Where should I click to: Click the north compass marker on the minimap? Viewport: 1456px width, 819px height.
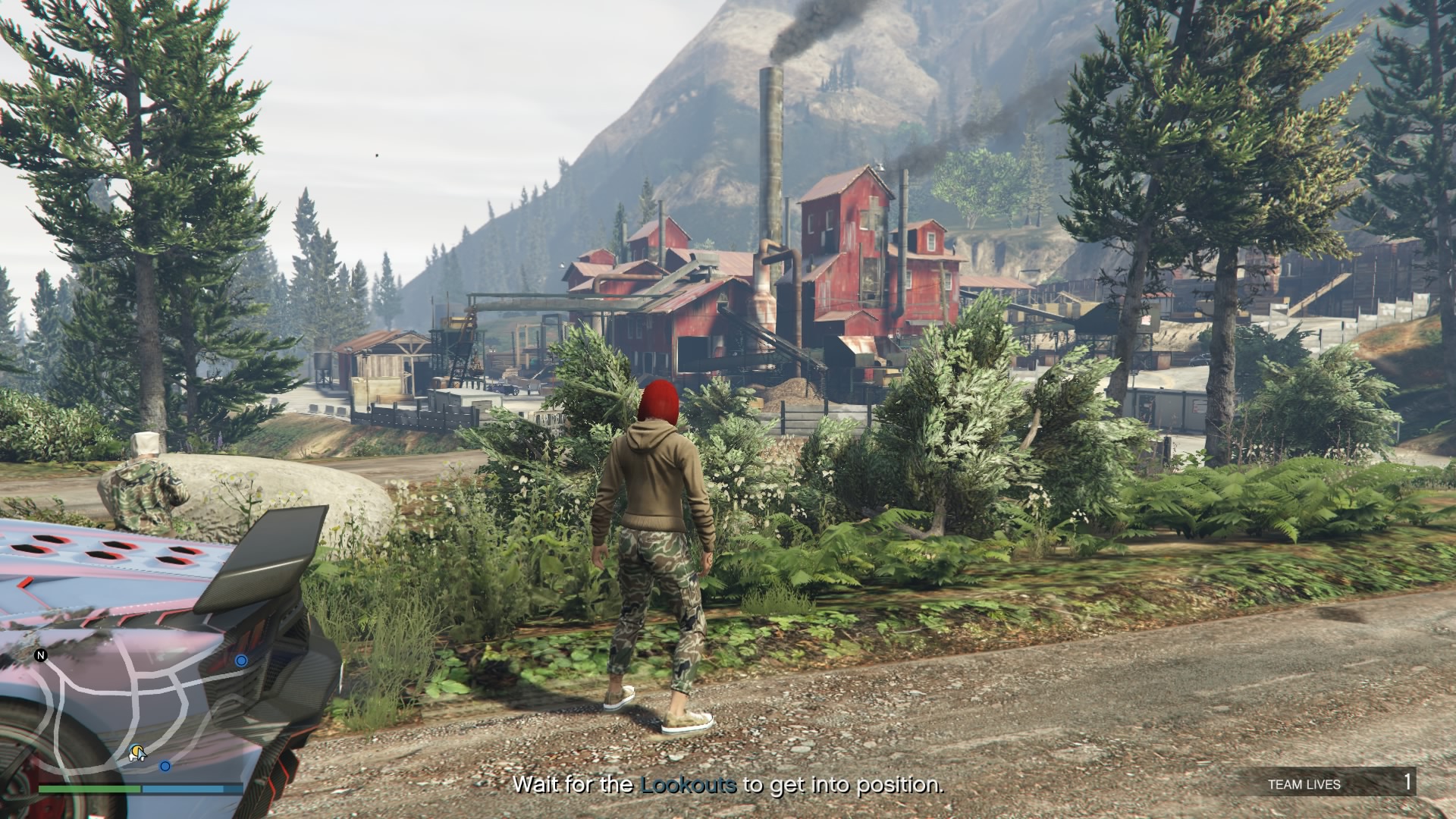coord(41,654)
